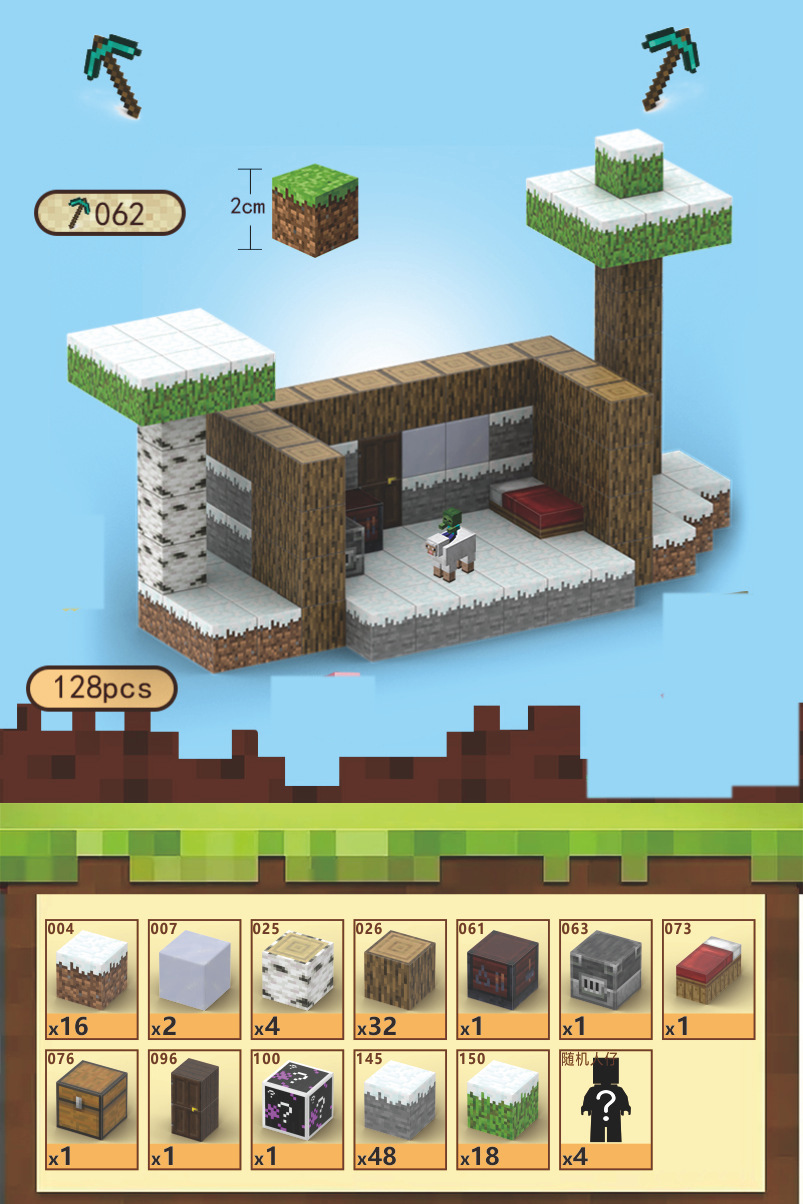Choose the plain white block slot 007
803x1204 pixels.
coord(195,980)
